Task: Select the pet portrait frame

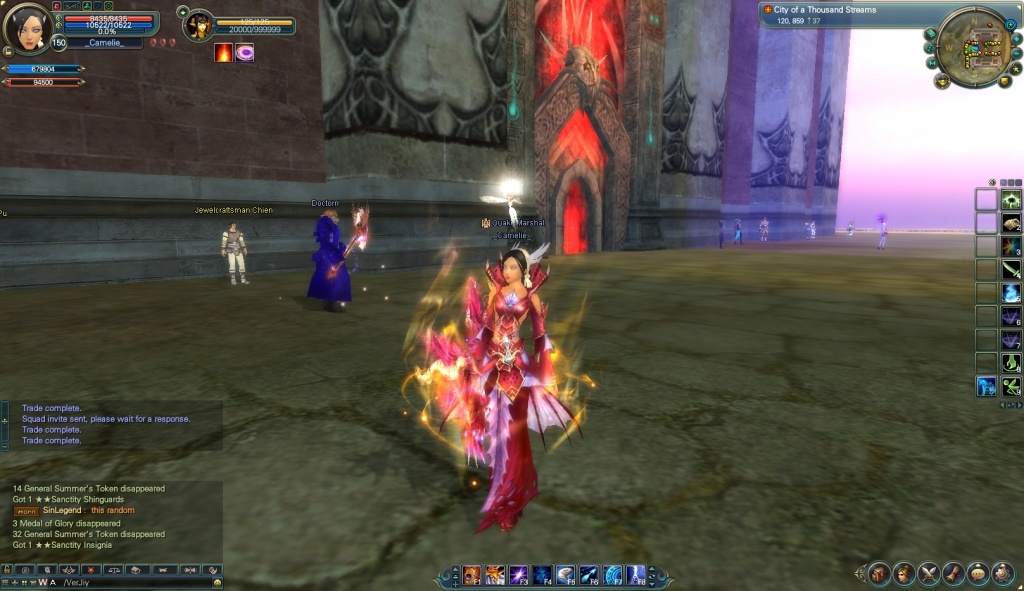Action: [199, 24]
